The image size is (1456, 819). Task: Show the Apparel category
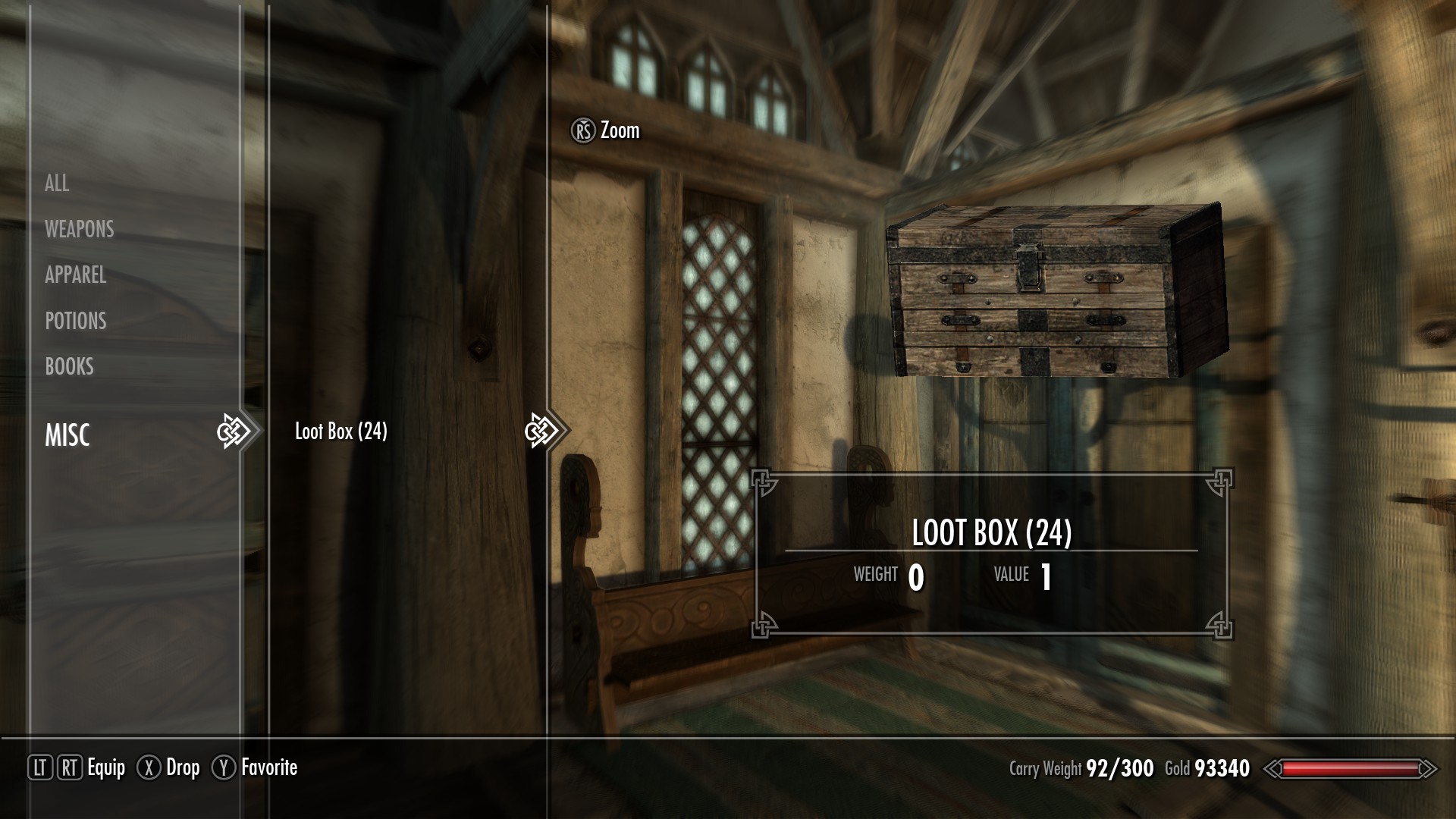tap(75, 275)
